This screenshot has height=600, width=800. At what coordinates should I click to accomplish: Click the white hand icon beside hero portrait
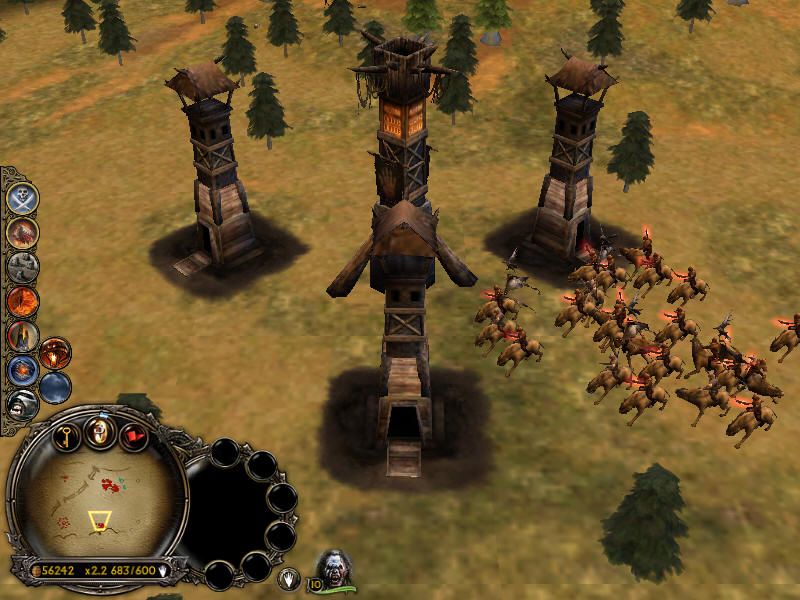click(x=288, y=577)
